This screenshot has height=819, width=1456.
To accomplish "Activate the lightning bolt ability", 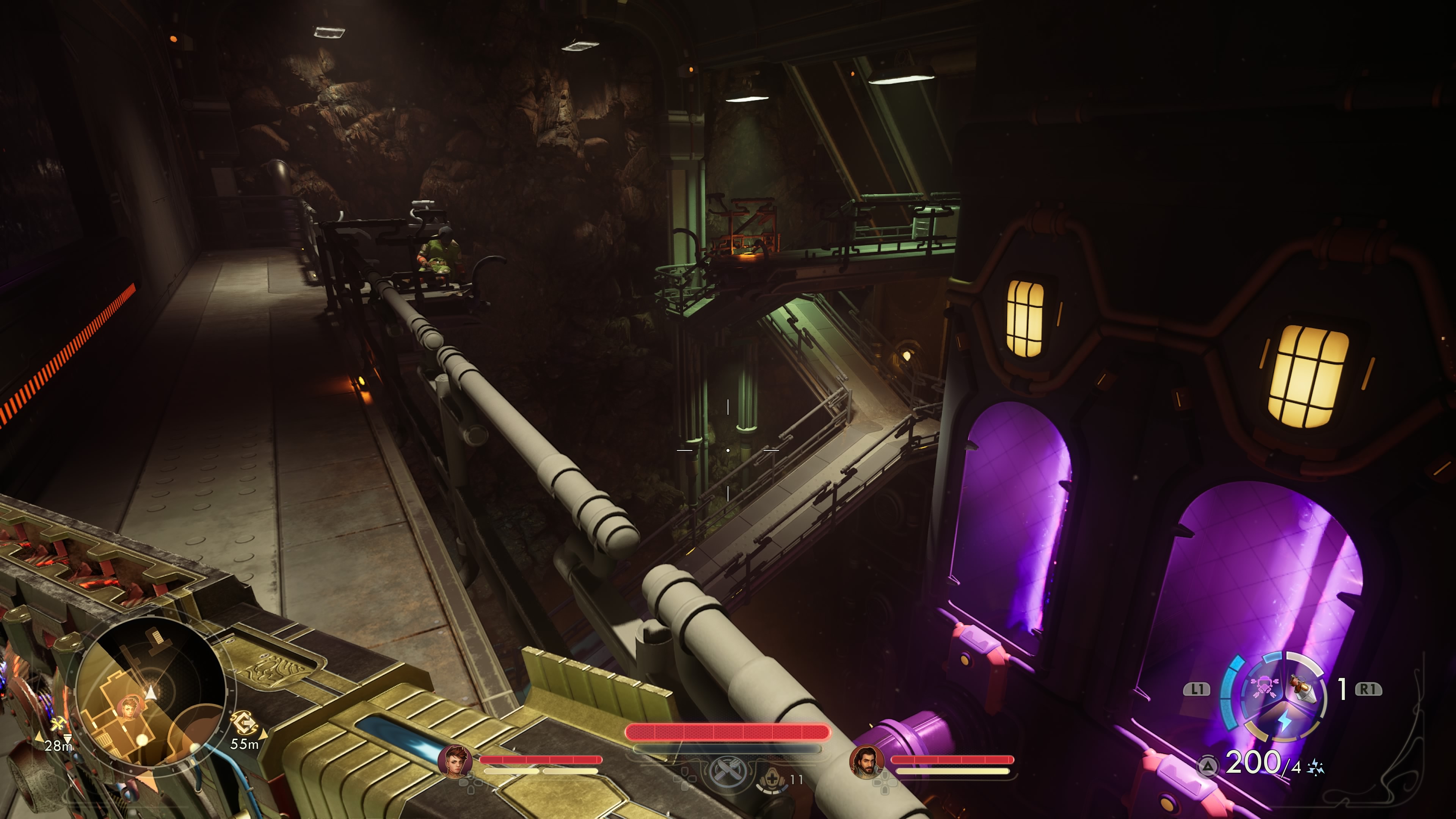I will (1285, 721).
